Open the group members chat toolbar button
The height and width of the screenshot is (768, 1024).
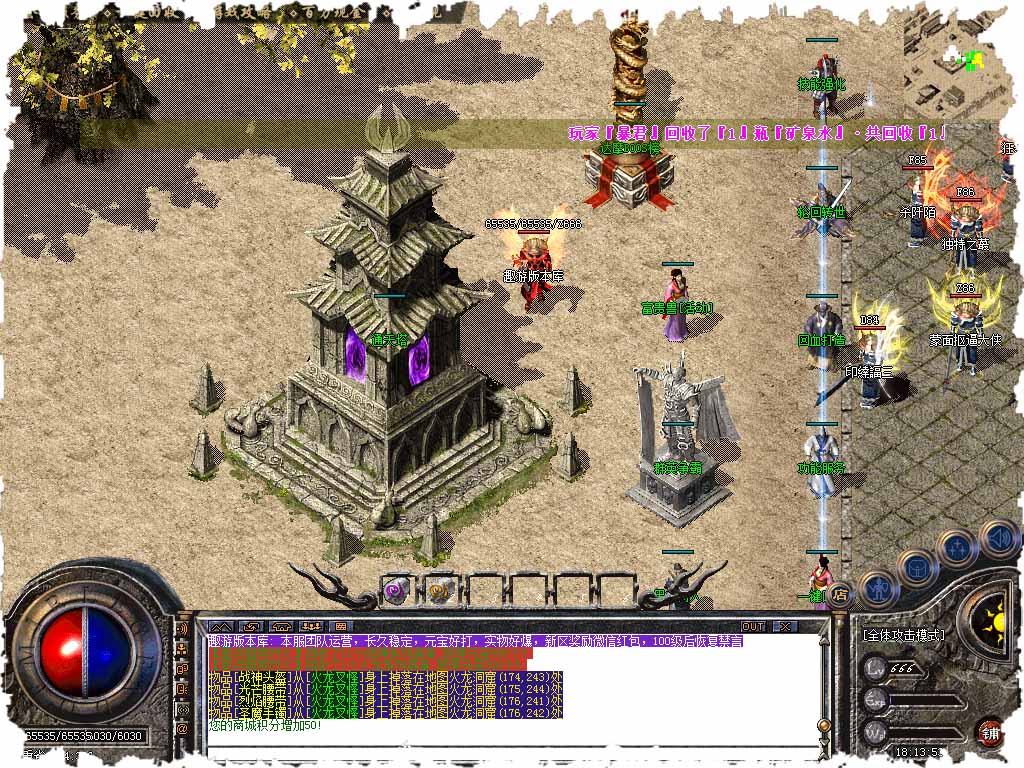[310, 627]
